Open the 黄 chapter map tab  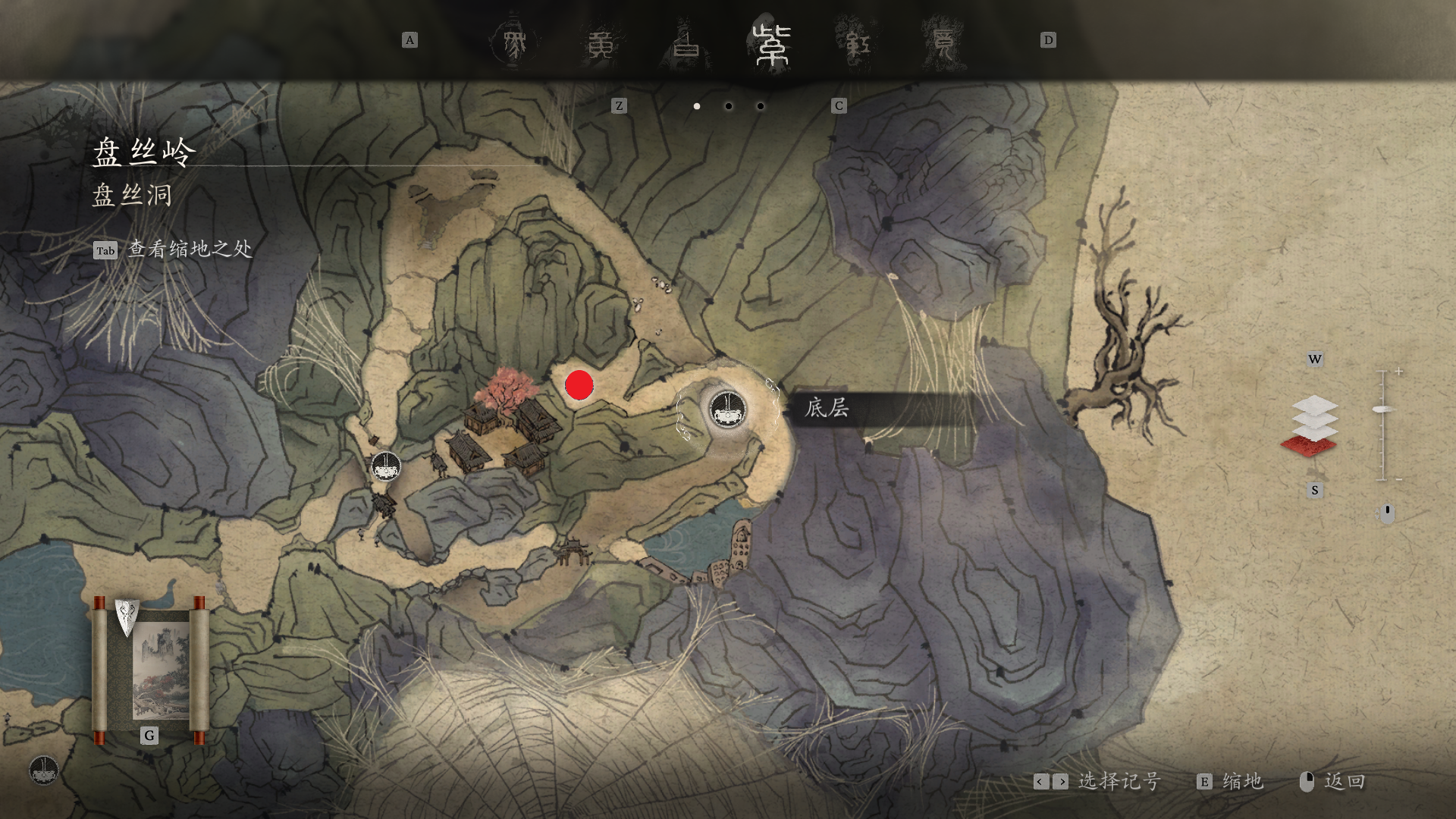pos(601,44)
